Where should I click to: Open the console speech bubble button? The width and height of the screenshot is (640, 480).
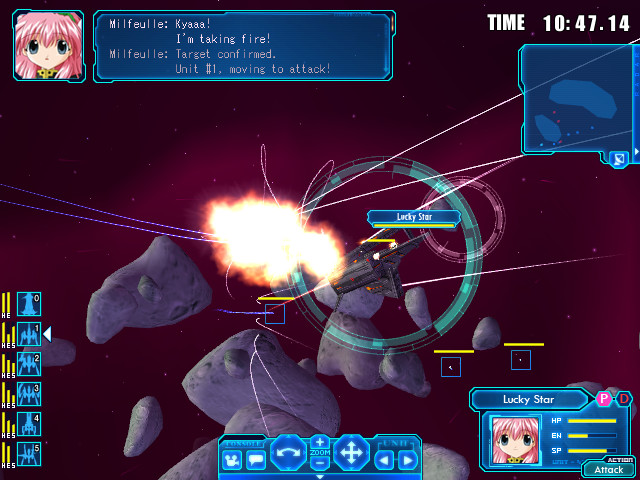point(256,460)
